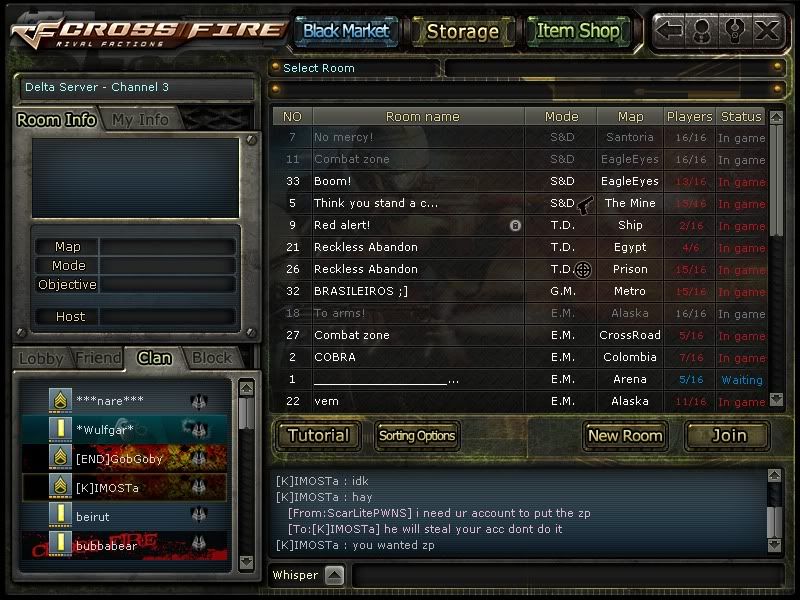Open the Friend tab
Image resolution: width=800 pixels, height=600 pixels.
98,357
